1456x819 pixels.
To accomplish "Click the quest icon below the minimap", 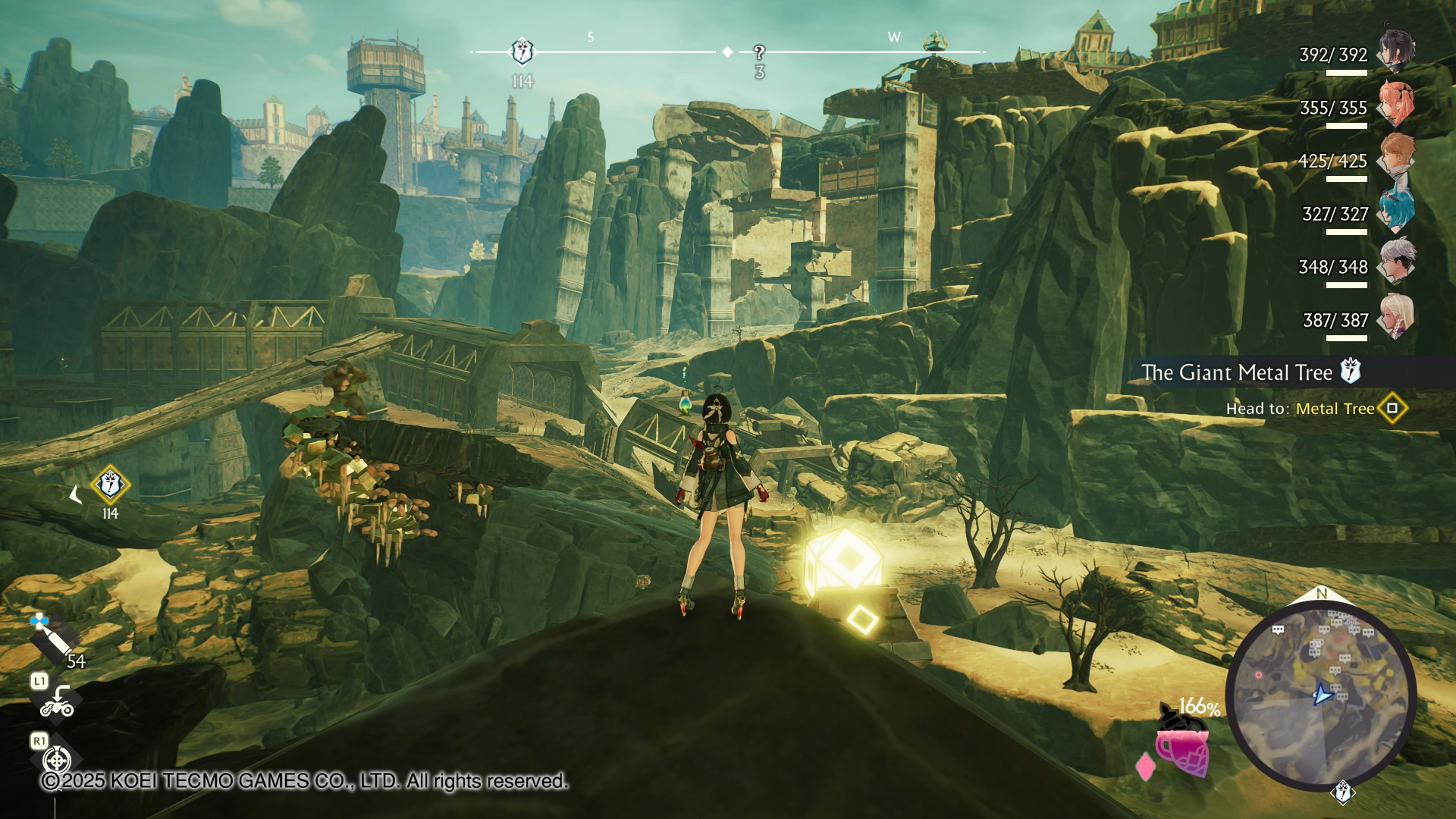I will [1343, 792].
